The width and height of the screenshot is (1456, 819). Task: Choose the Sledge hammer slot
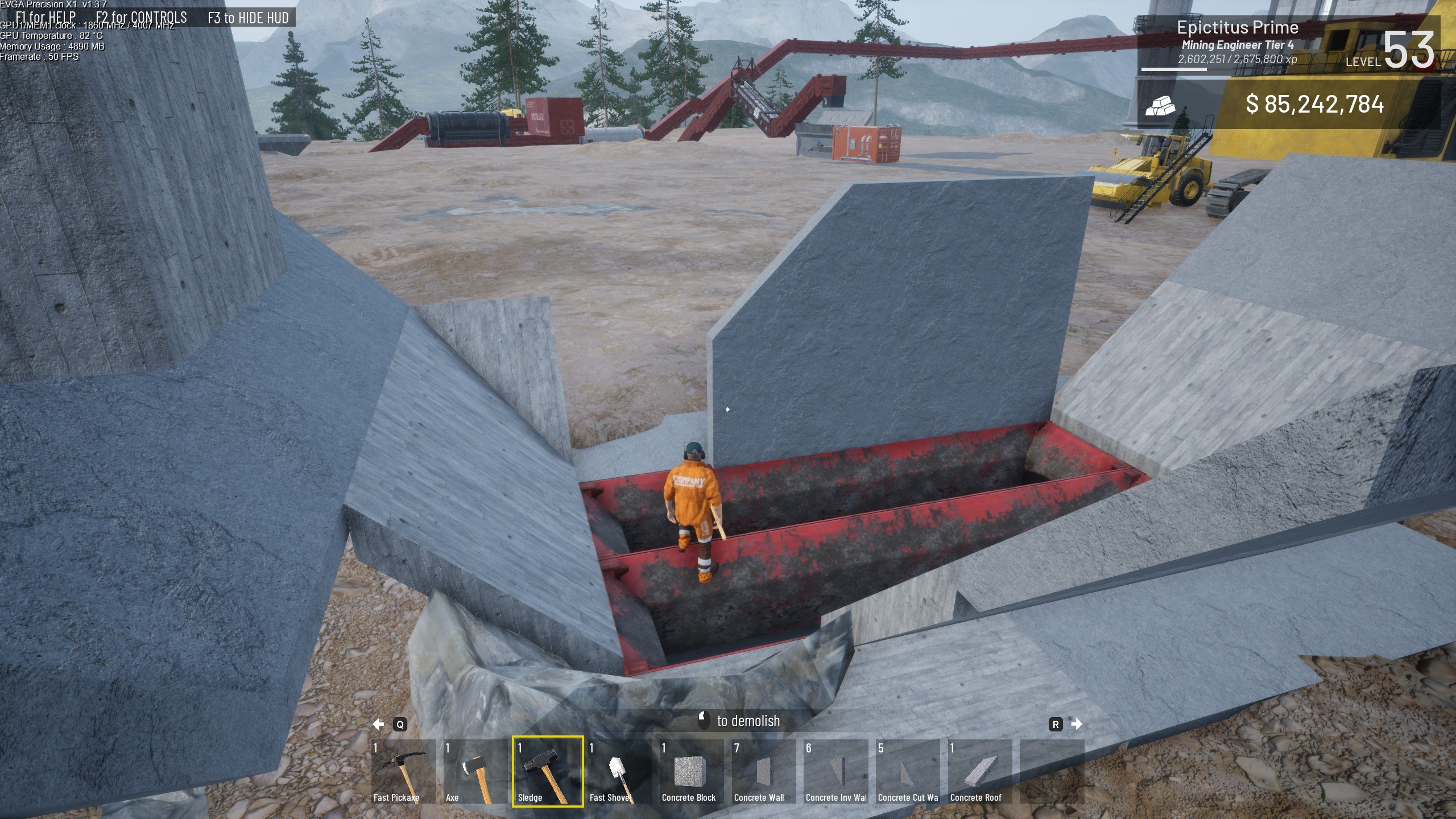(547, 771)
